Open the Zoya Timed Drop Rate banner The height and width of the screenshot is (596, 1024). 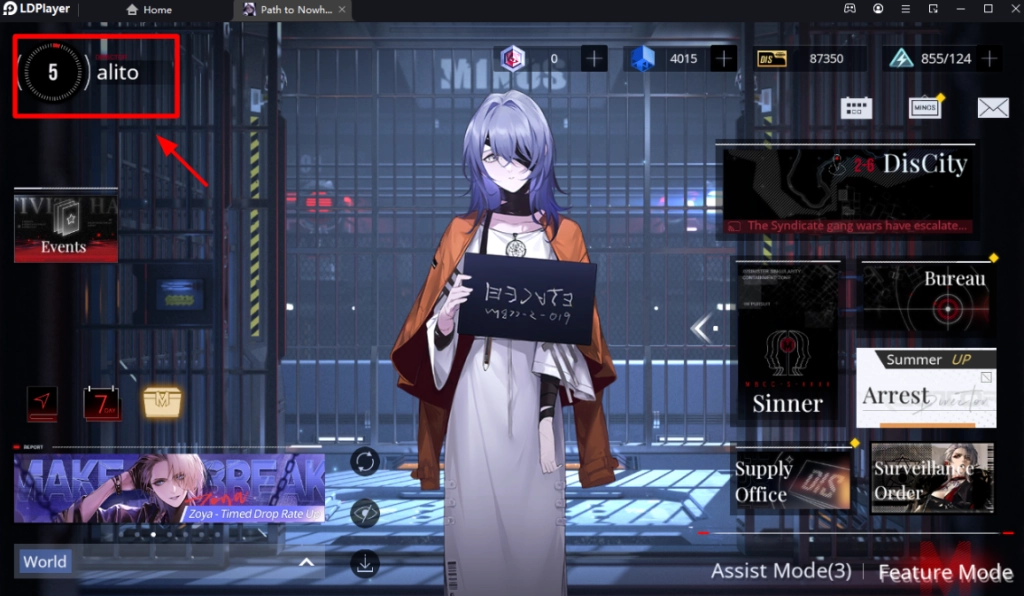tap(169, 488)
